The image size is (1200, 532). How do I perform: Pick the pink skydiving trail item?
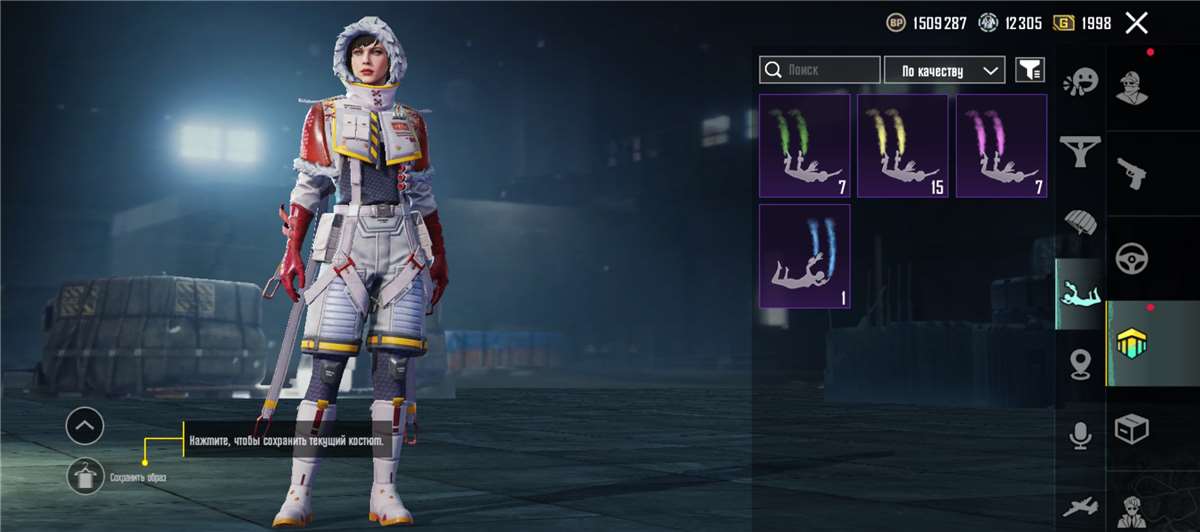(x=1001, y=146)
